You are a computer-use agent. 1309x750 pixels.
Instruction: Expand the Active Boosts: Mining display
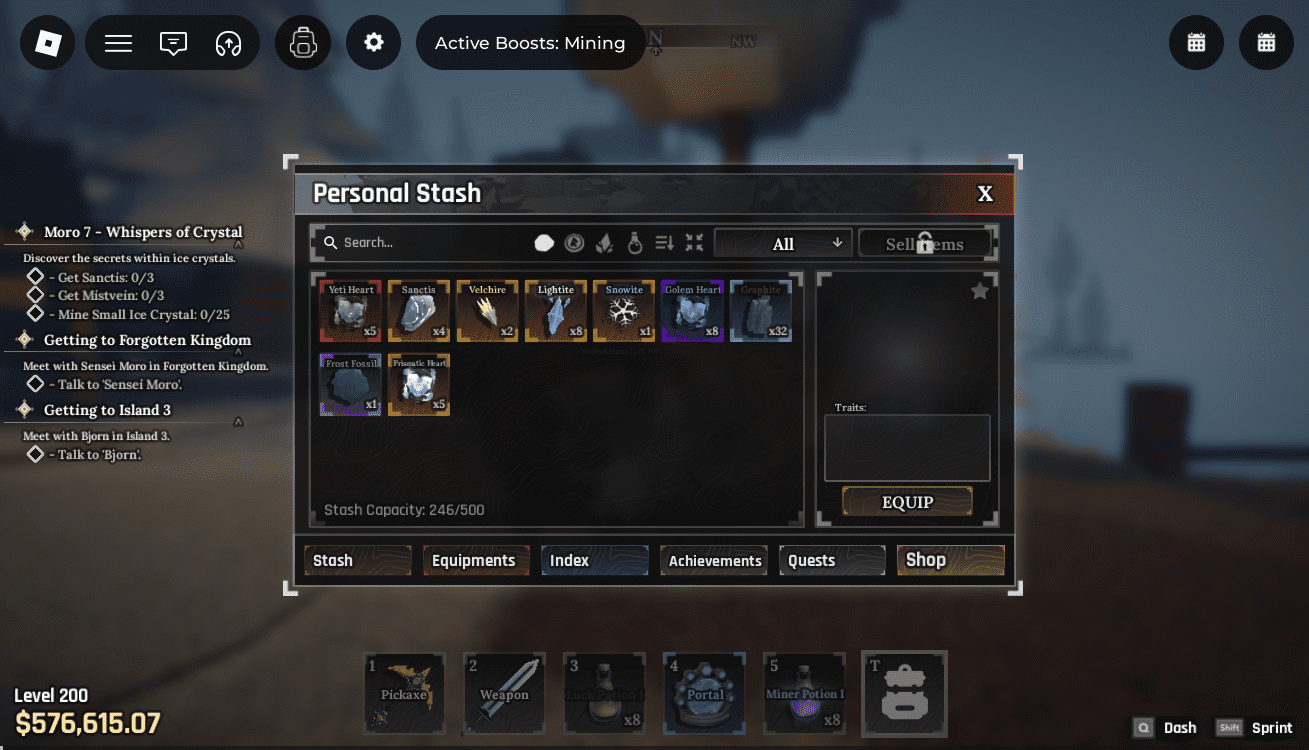pos(530,42)
